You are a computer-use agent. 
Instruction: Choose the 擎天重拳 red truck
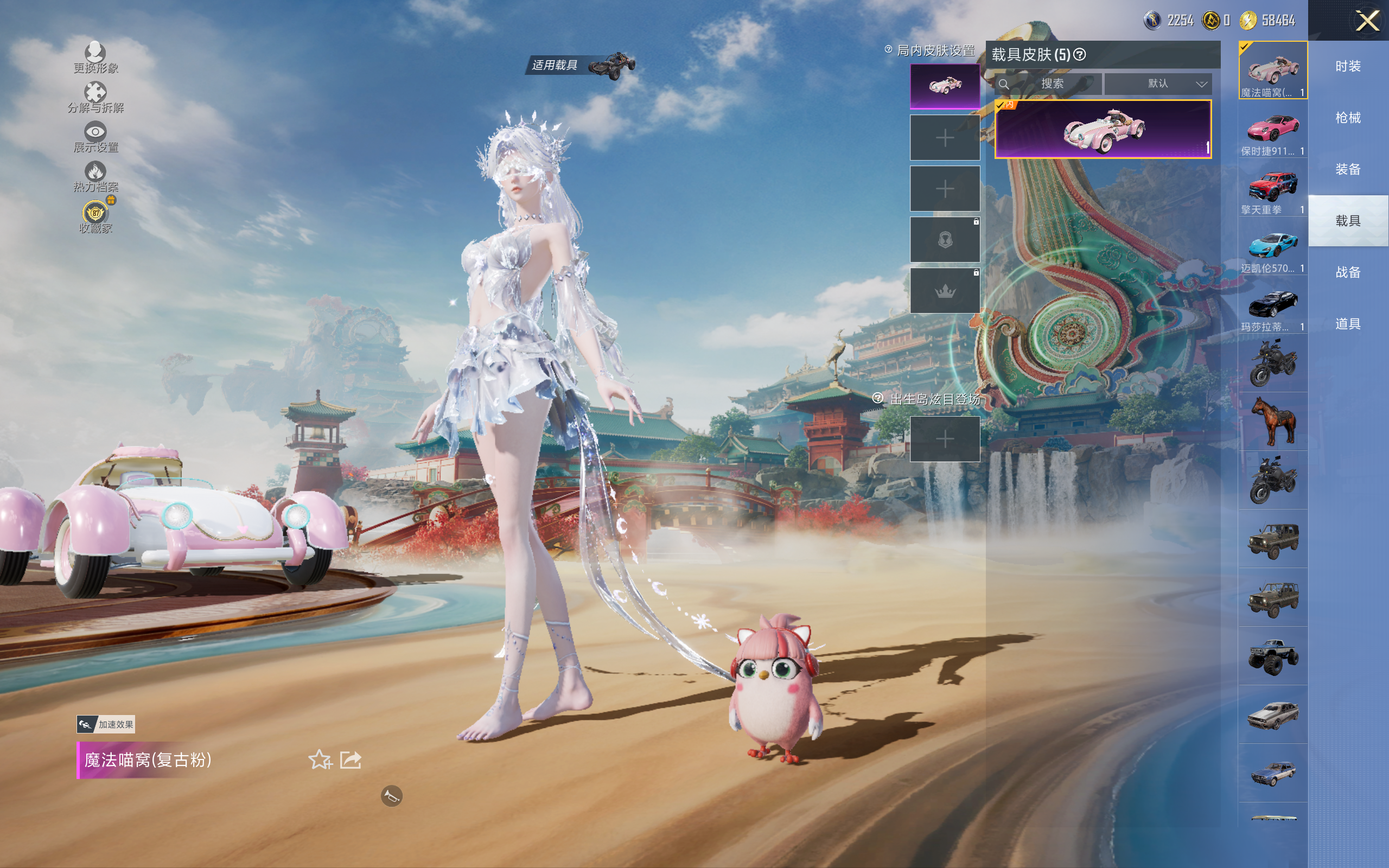(1272, 189)
